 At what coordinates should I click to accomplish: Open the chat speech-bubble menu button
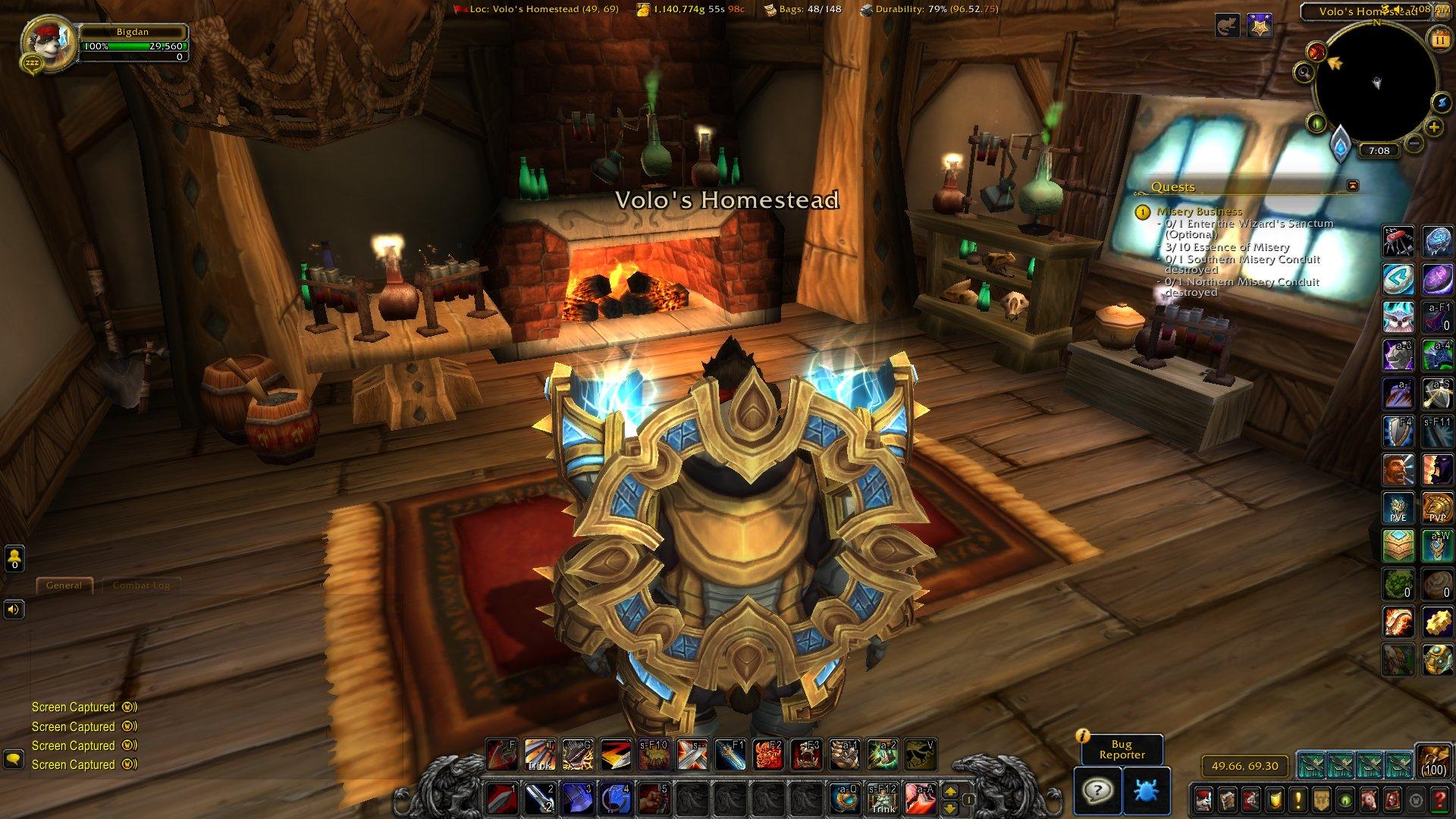[x=13, y=758]
